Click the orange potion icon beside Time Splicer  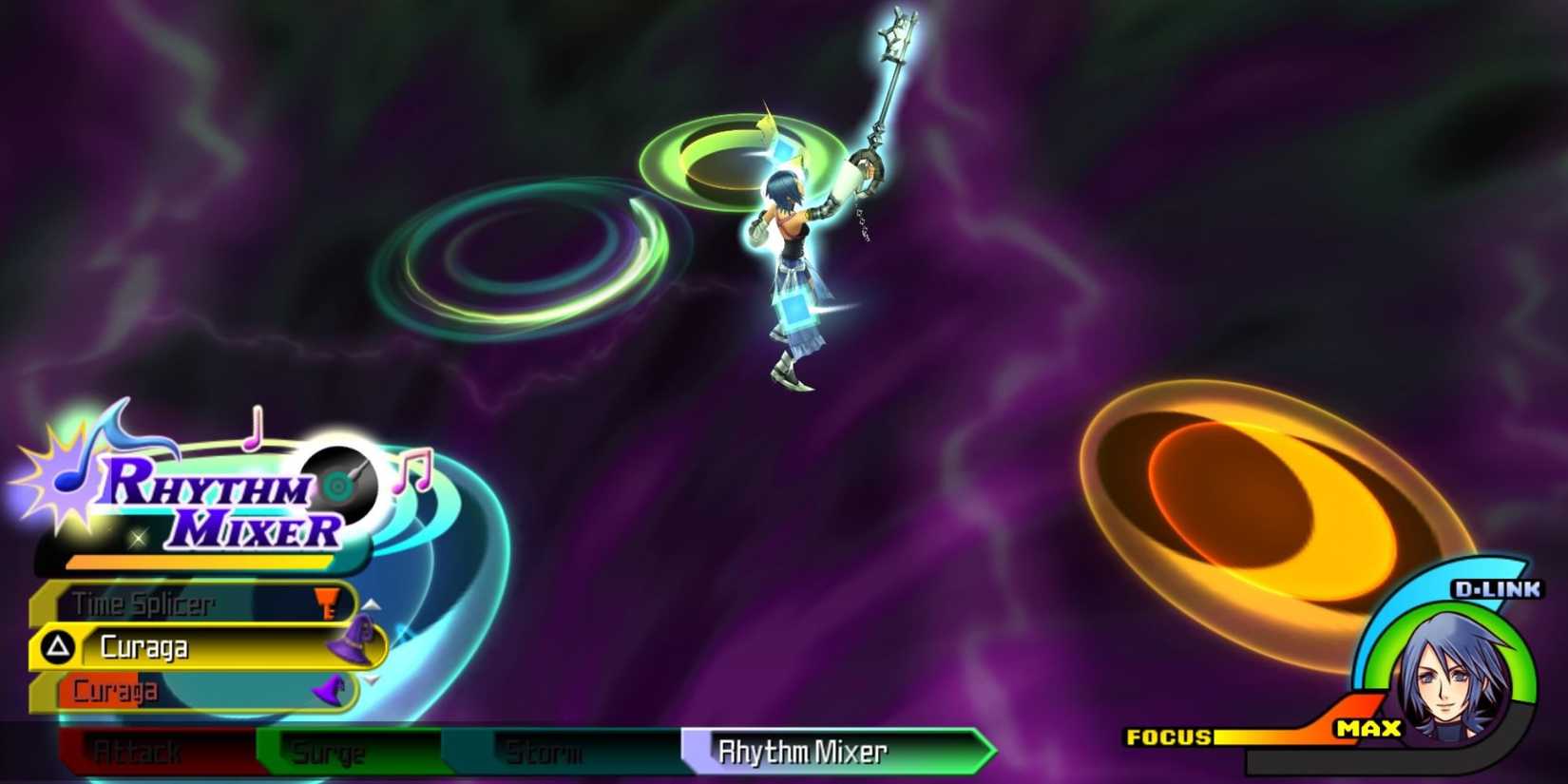coord(327,602)
